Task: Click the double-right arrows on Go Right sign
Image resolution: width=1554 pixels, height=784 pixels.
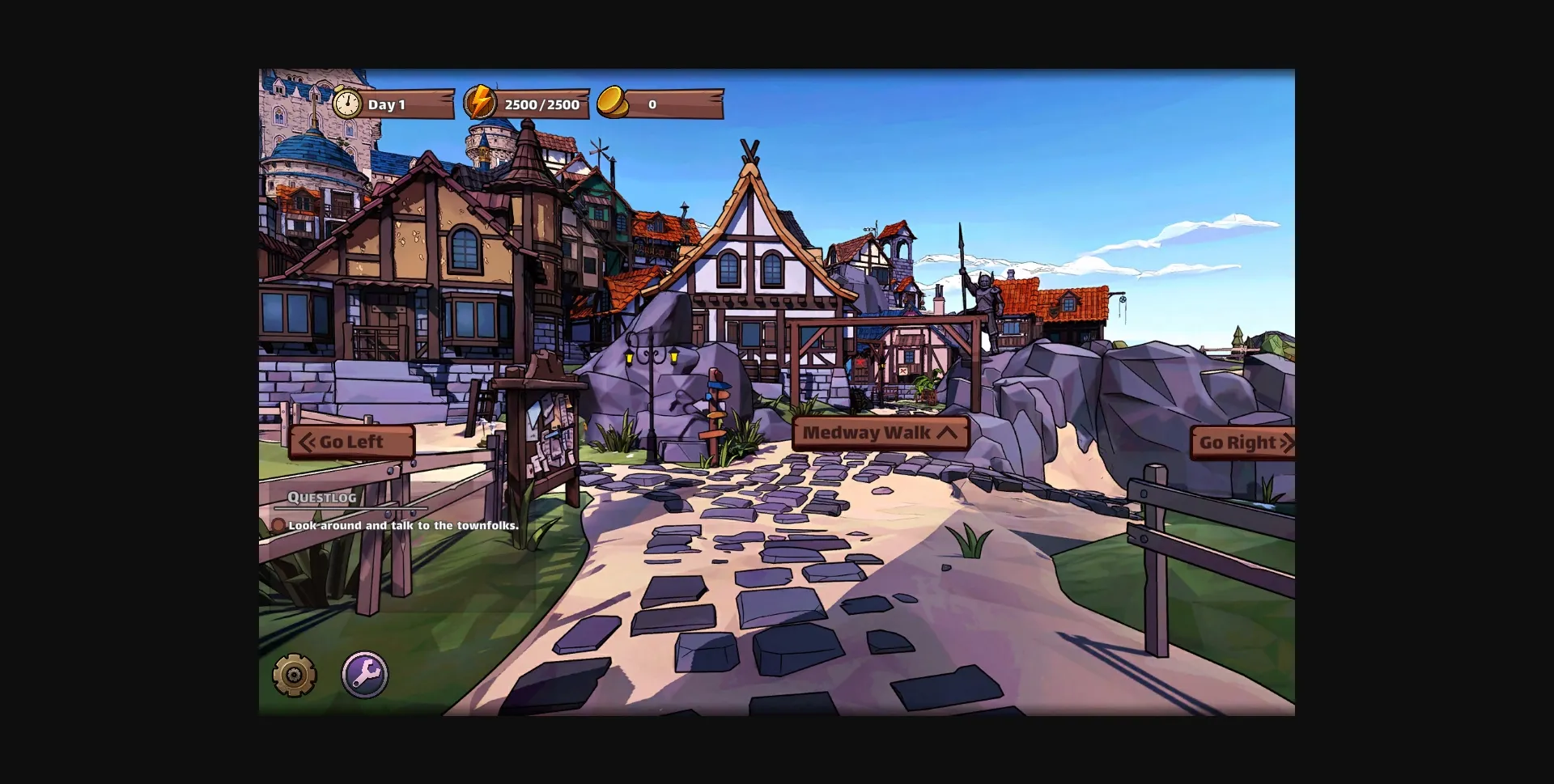Action: click(1289, 443)
